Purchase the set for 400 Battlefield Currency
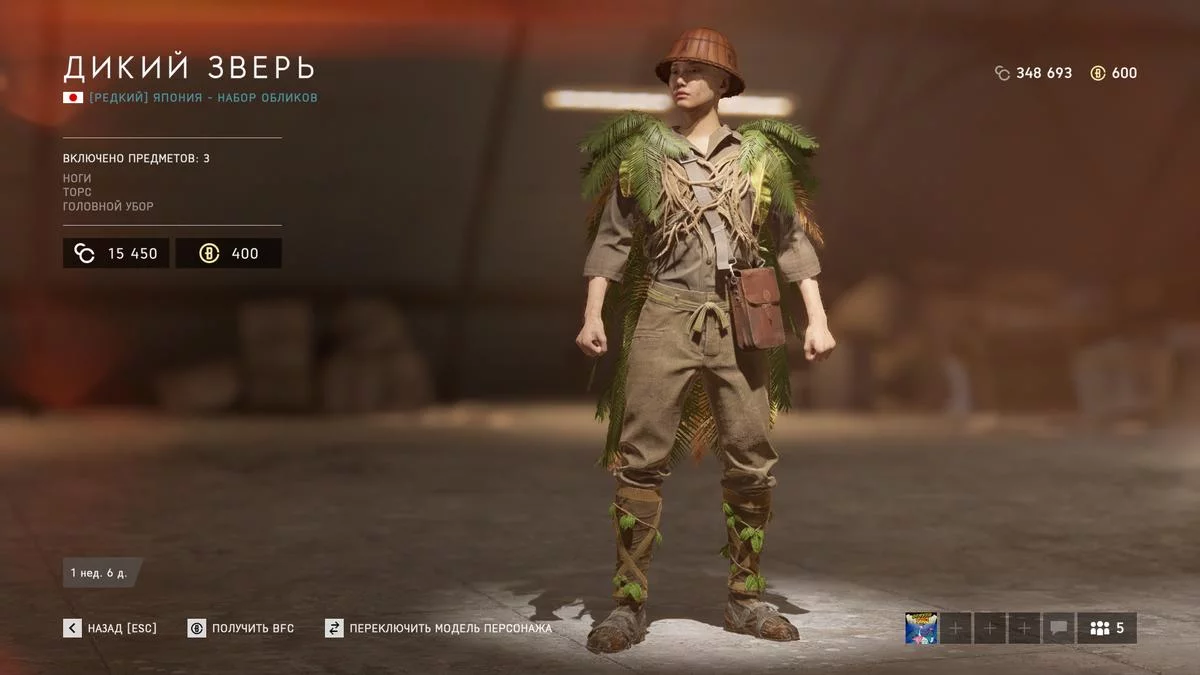This screenshot has height=675, width=1200. point(228,253)
